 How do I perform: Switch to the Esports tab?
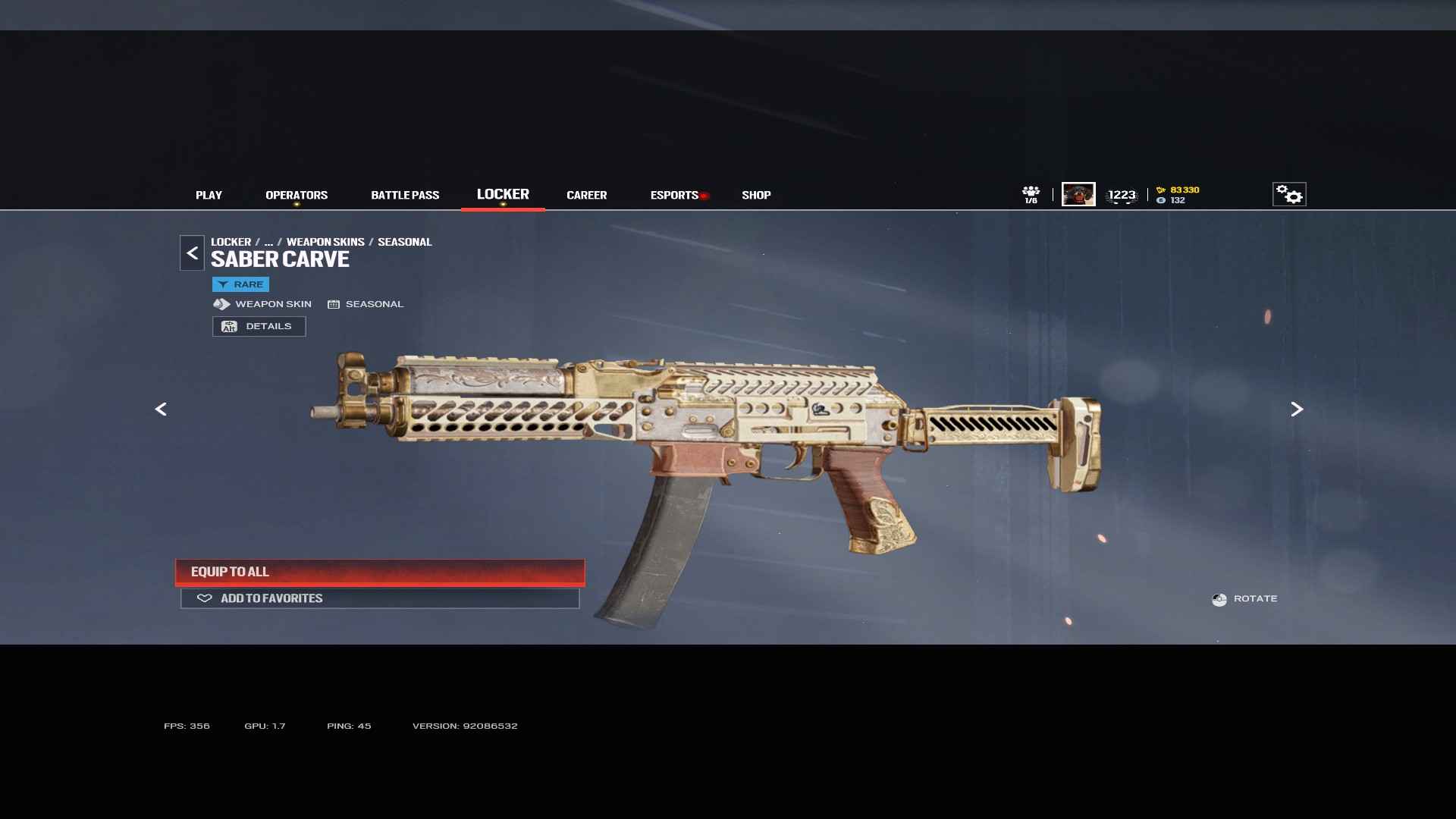[674, 195]
